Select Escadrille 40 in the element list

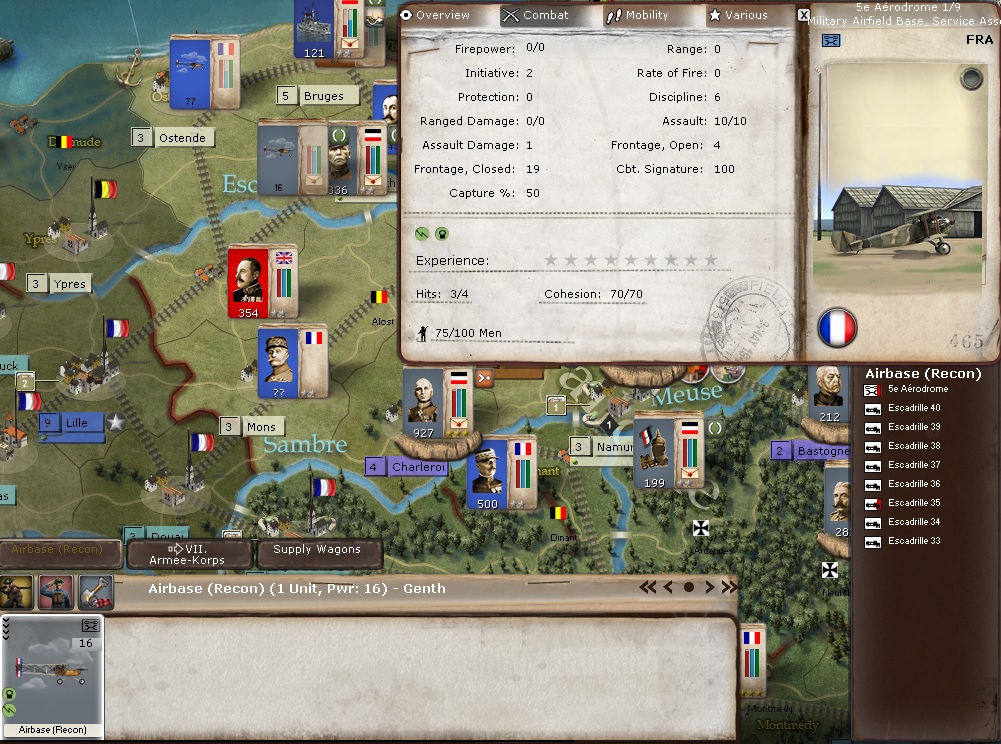click(914, 408)
